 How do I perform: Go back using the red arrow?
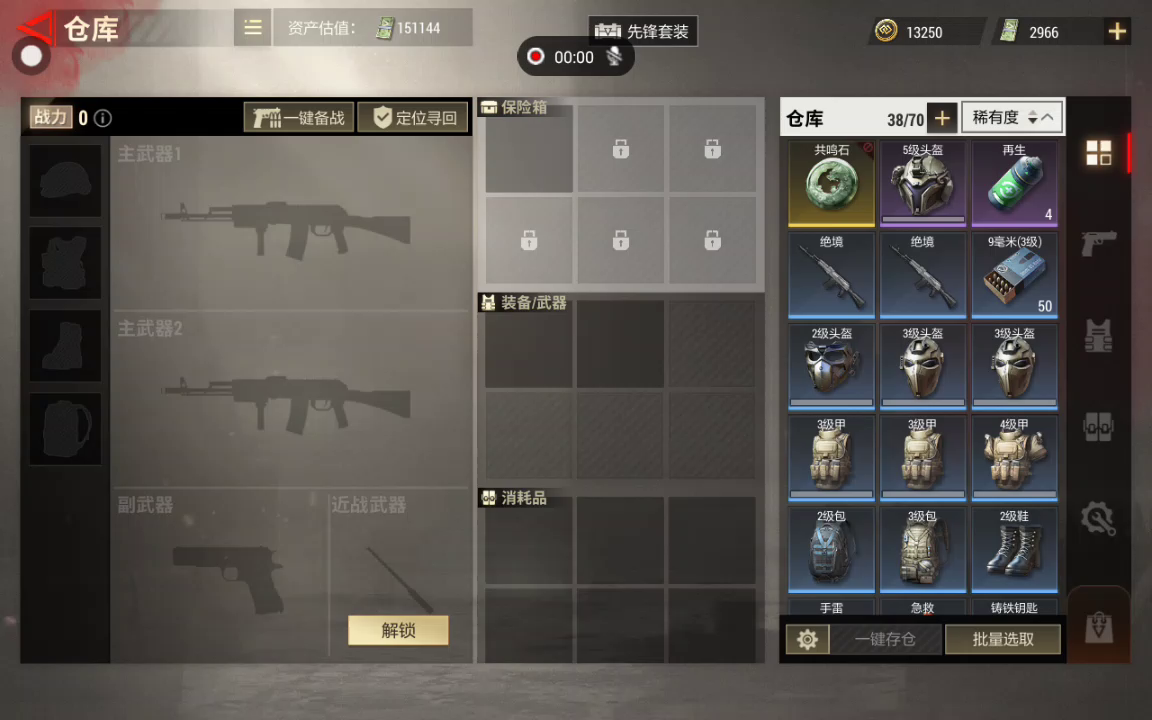coord(36,28)
